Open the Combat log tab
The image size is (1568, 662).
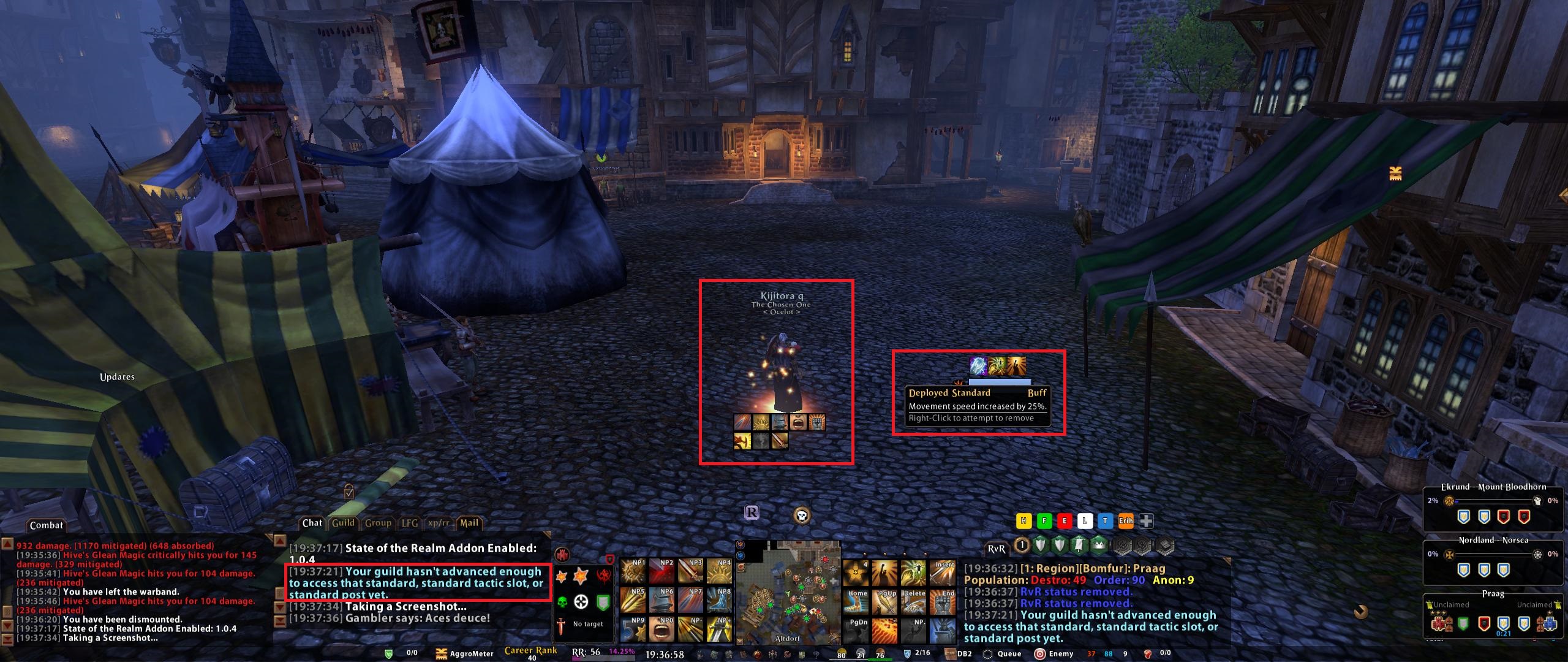pos(47,525)
